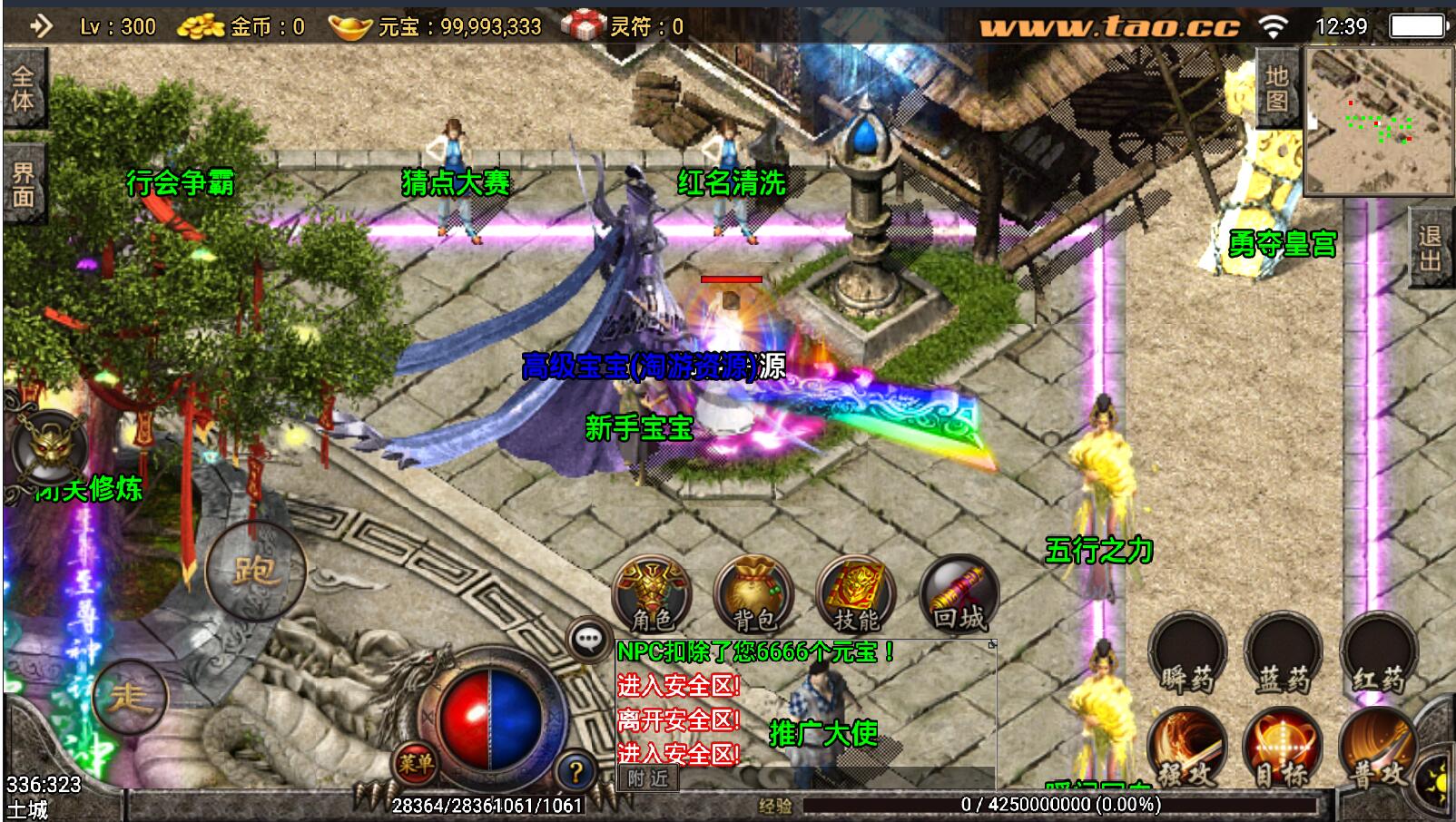Open the 地图 map button
Screen dimensions: 1456x822
point(1277,89)
